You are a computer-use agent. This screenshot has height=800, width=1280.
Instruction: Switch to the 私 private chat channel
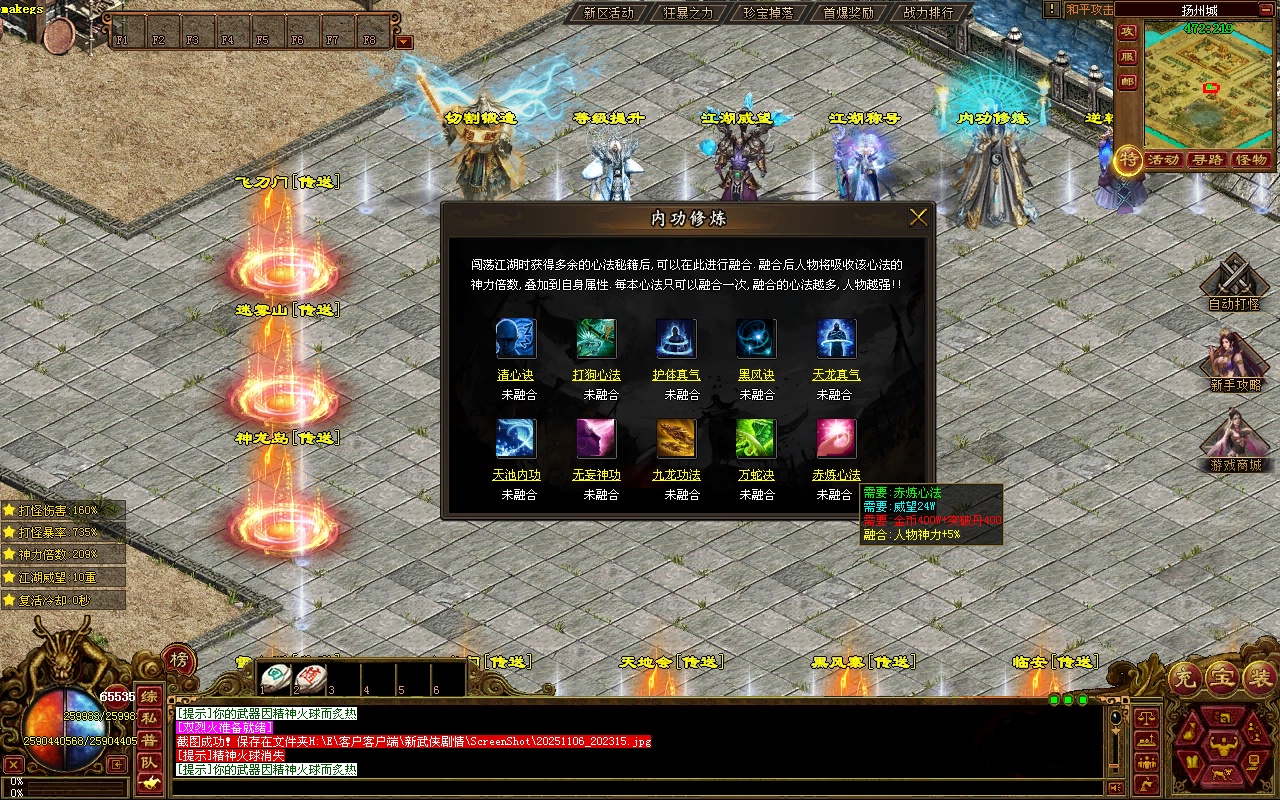click(x=149, y=718)
